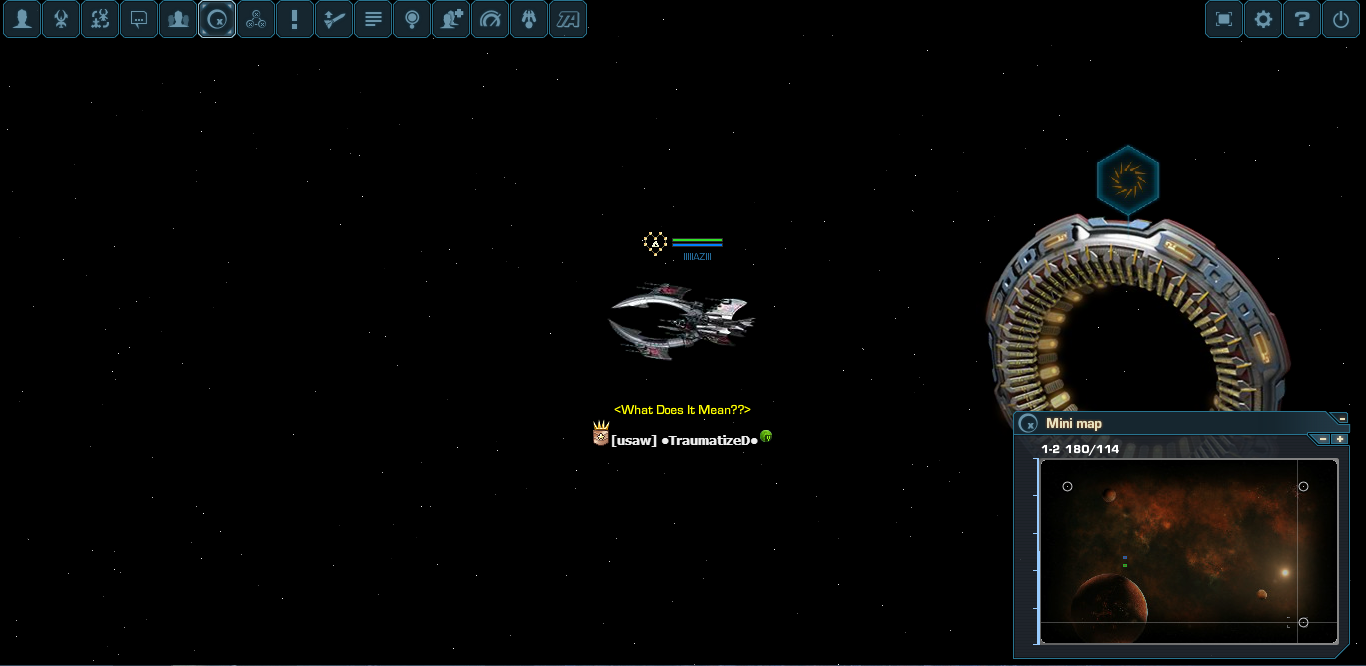This screenshot has height=666, width=1366.
Task: Open the chat speech bubble window
Action: pyautogui.click(x=139, y=19)
